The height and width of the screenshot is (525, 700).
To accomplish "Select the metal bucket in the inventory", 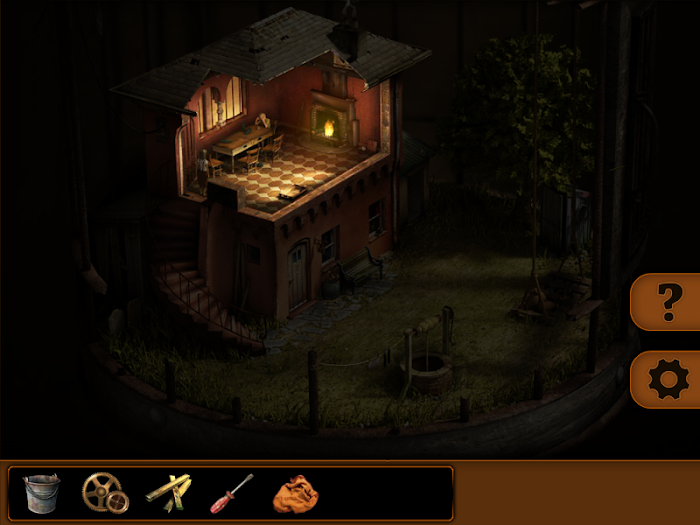I will [x=41, y=492].
